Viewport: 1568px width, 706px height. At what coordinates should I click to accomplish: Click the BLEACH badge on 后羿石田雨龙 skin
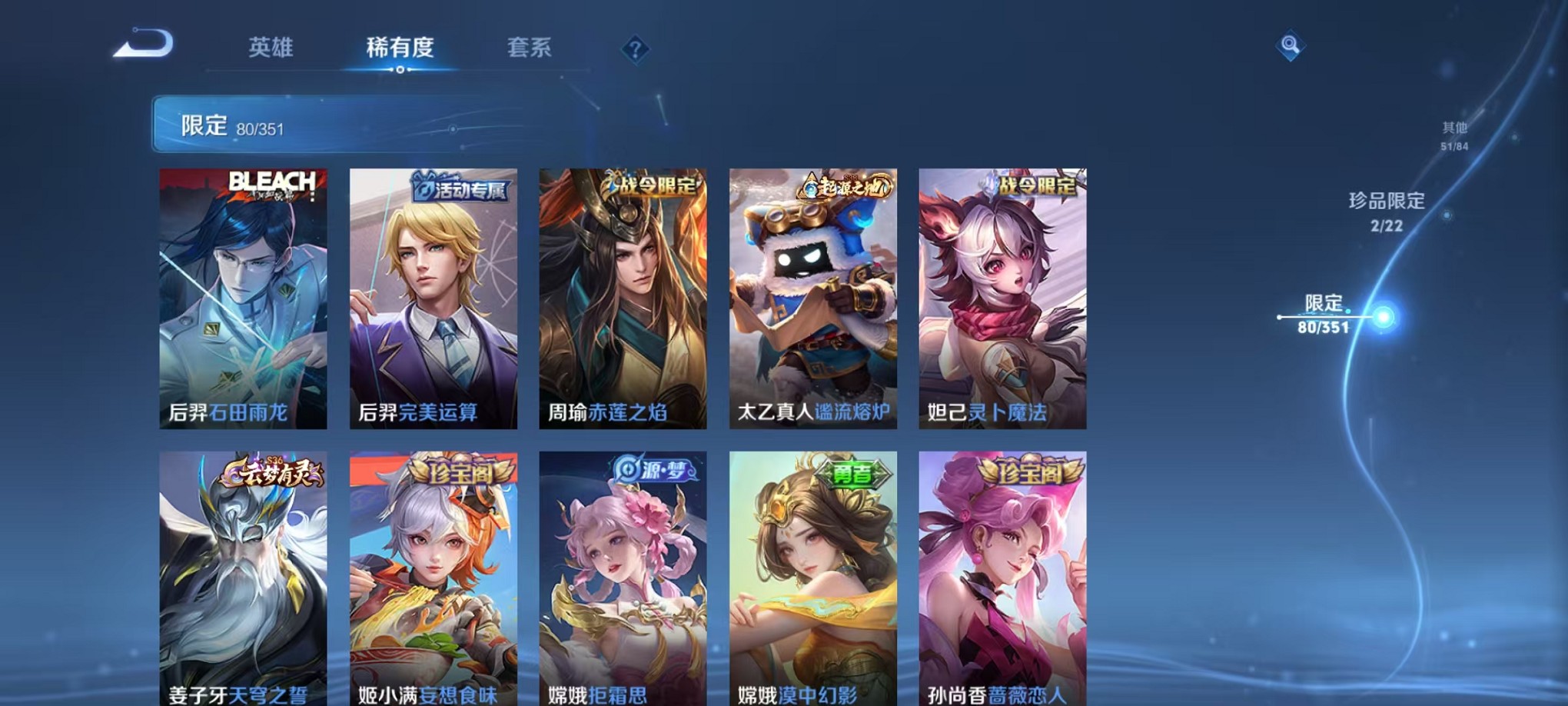click(x=271, y=181)
